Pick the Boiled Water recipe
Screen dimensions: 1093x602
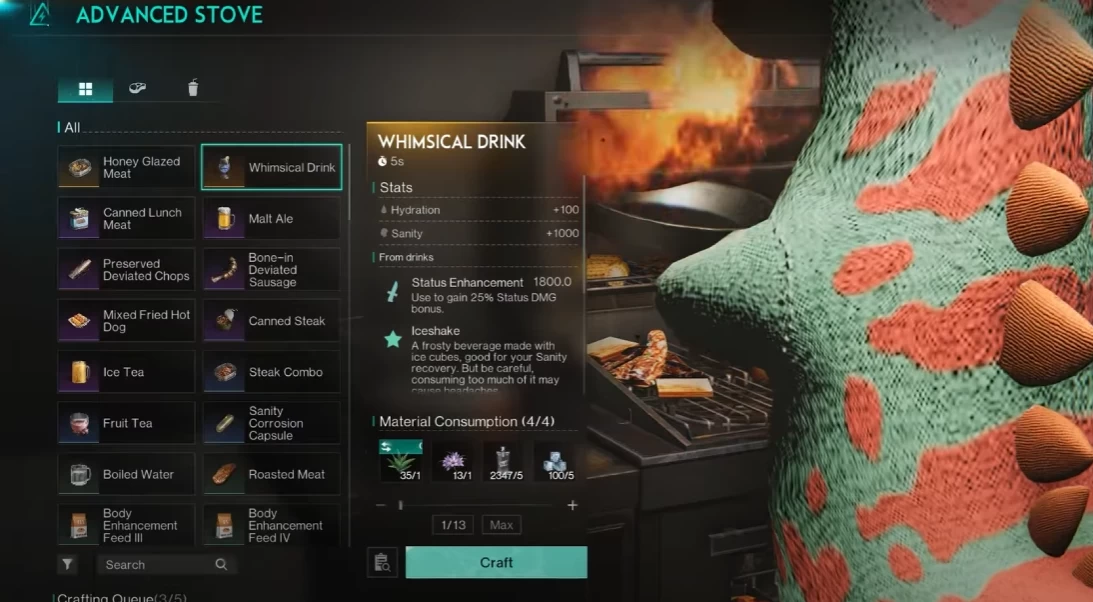[126, 474]
